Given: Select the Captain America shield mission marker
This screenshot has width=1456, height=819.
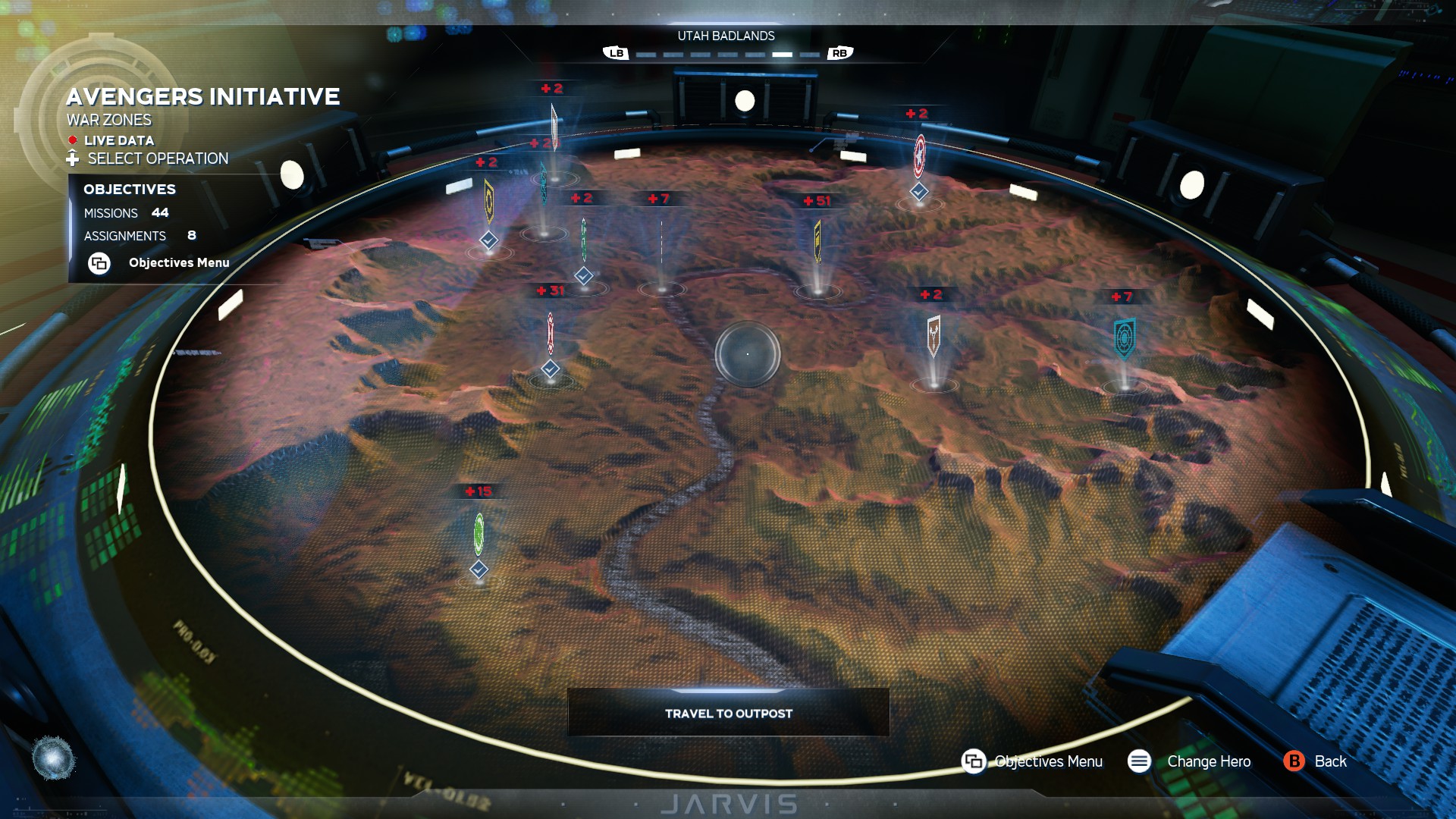Looking at the screenshot, I should 919,155.
